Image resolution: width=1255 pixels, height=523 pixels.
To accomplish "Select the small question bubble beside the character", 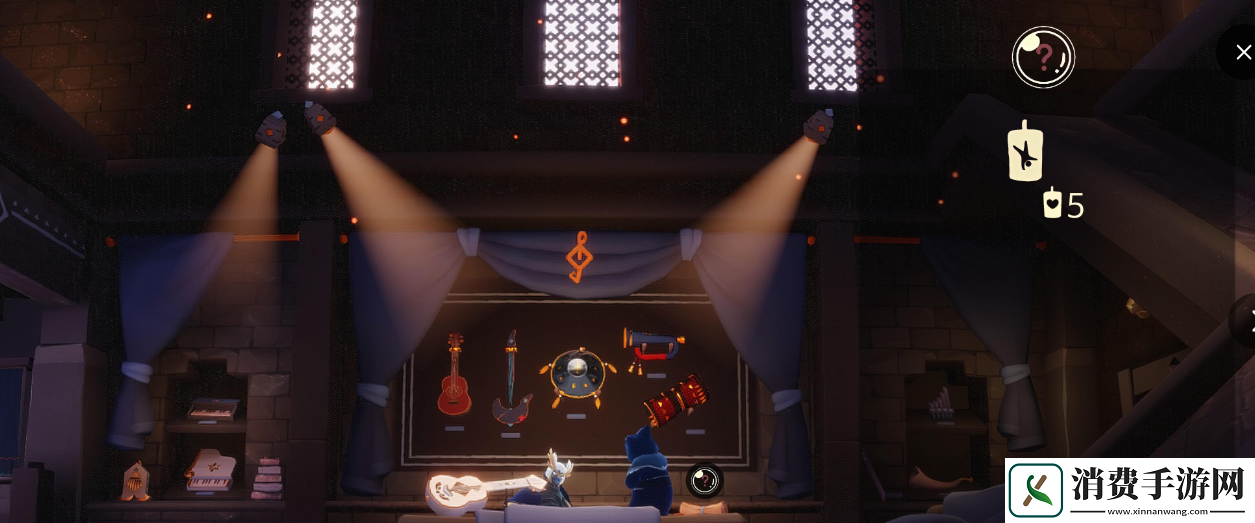I will click(704, 480).
